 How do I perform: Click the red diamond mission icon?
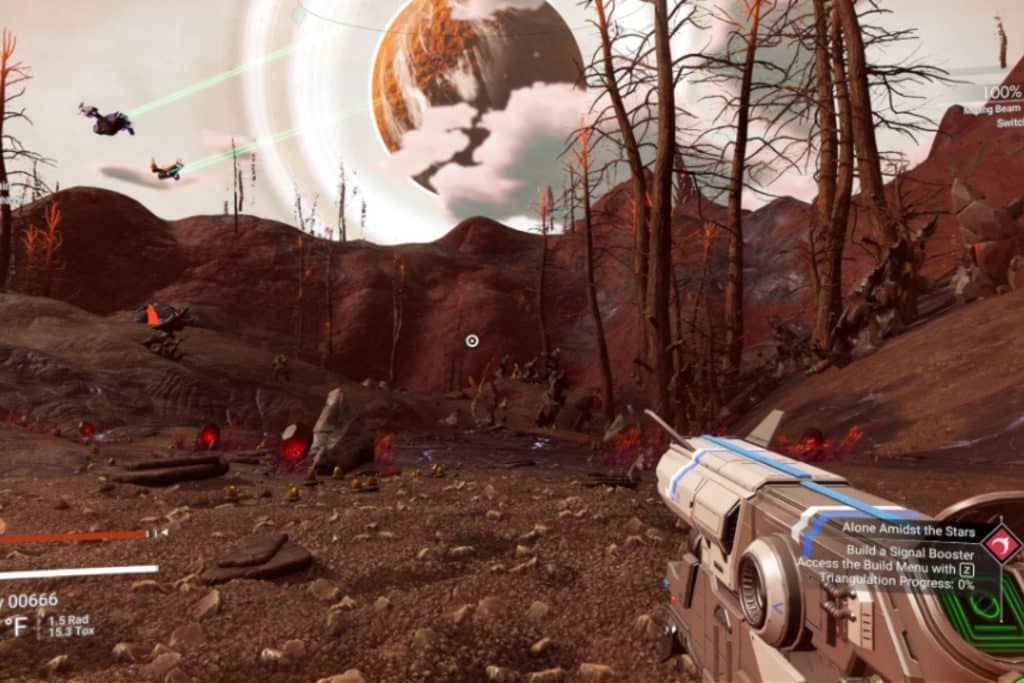tap(1000, 545)
